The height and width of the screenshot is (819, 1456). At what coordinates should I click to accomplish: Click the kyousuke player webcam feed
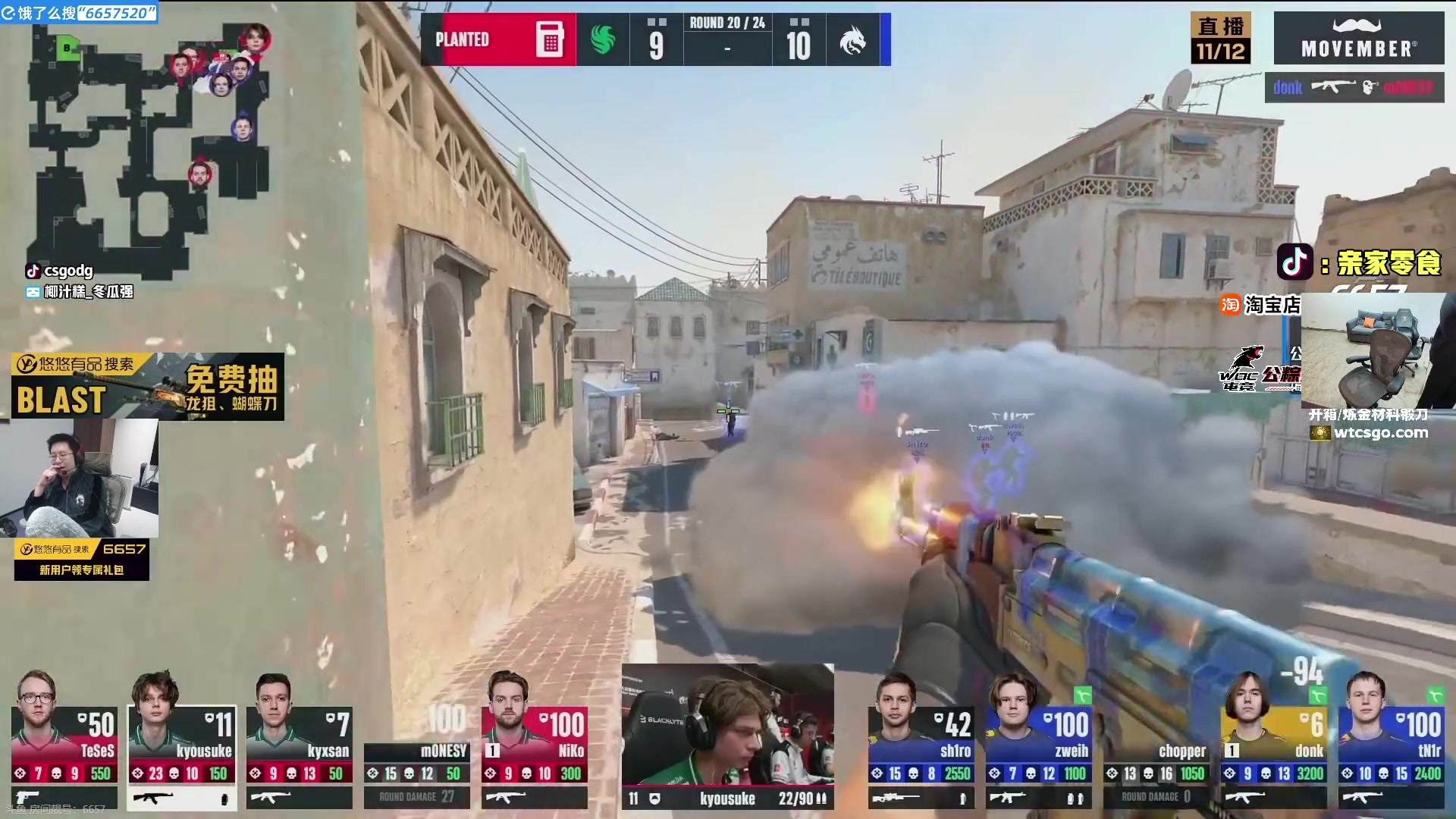pyautogui.click(x=727, y=724)
